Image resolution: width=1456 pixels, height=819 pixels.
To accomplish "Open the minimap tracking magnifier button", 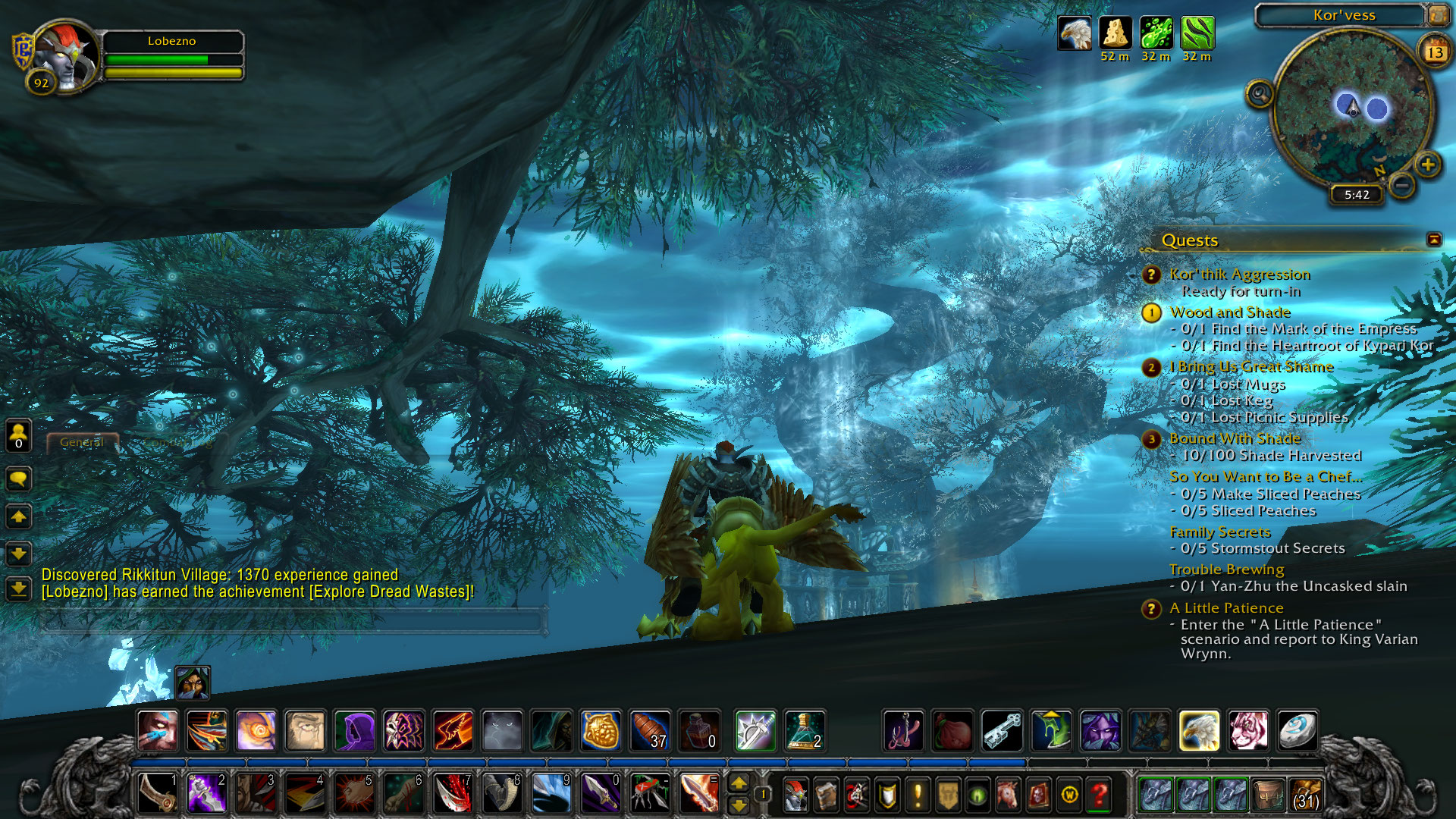I will [x=1260, y=95].
